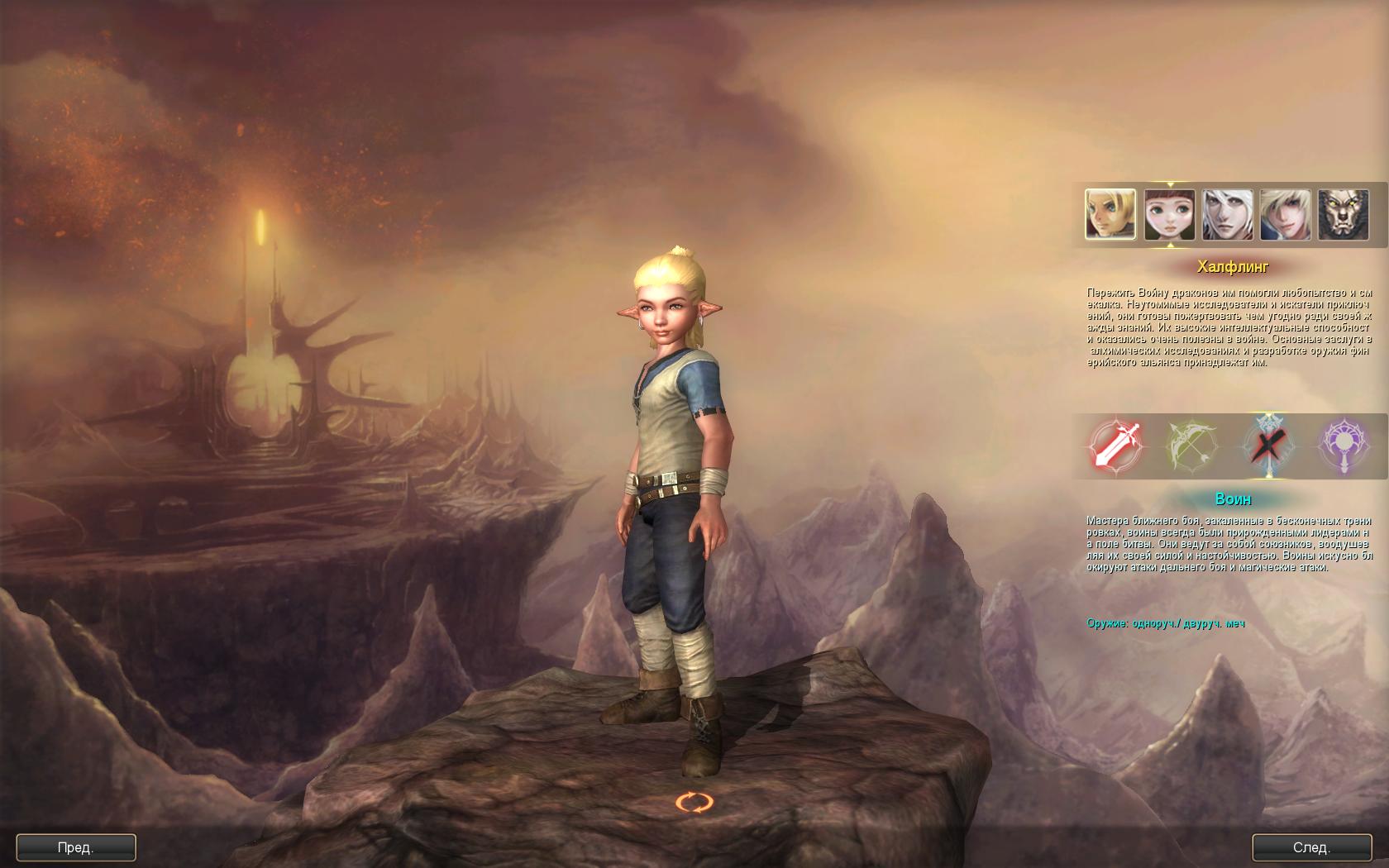
Task: Choose the bow and arrow archer class
Action: [x=1191, y=446]
